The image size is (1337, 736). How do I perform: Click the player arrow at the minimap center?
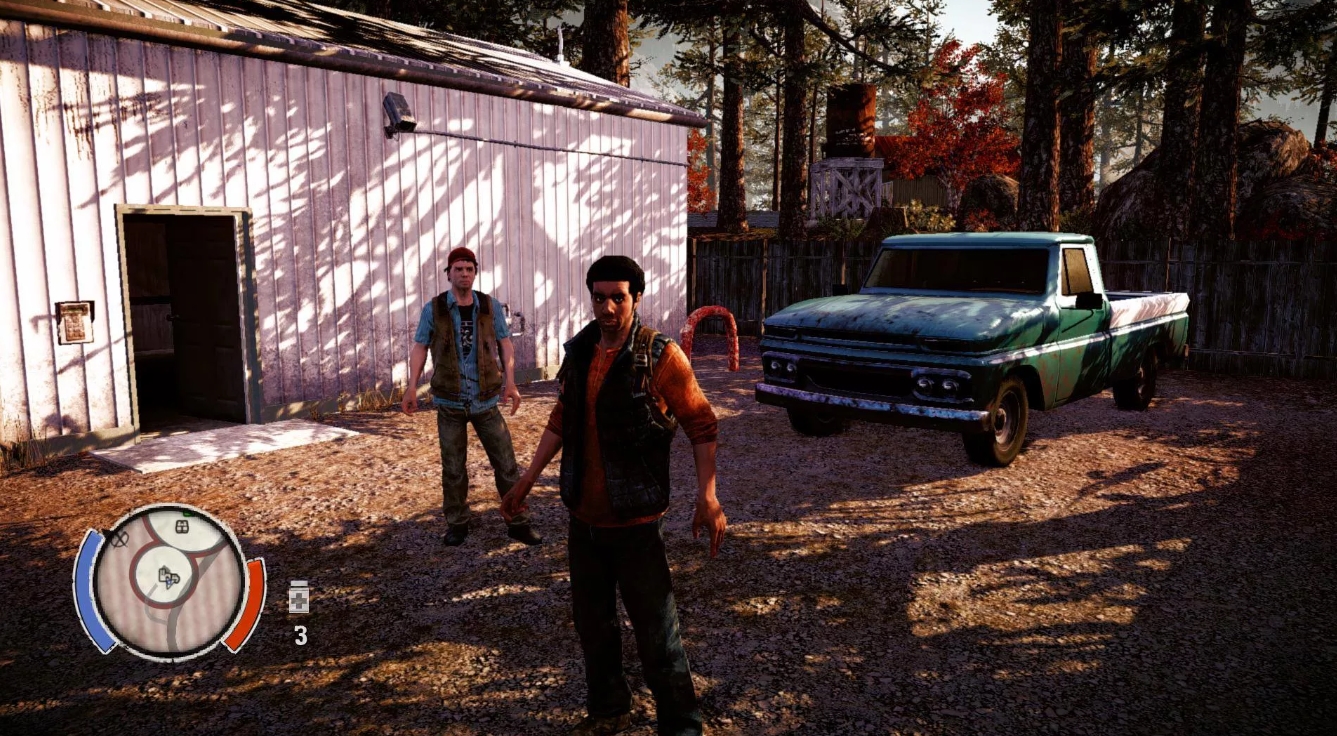pos(170,583)
